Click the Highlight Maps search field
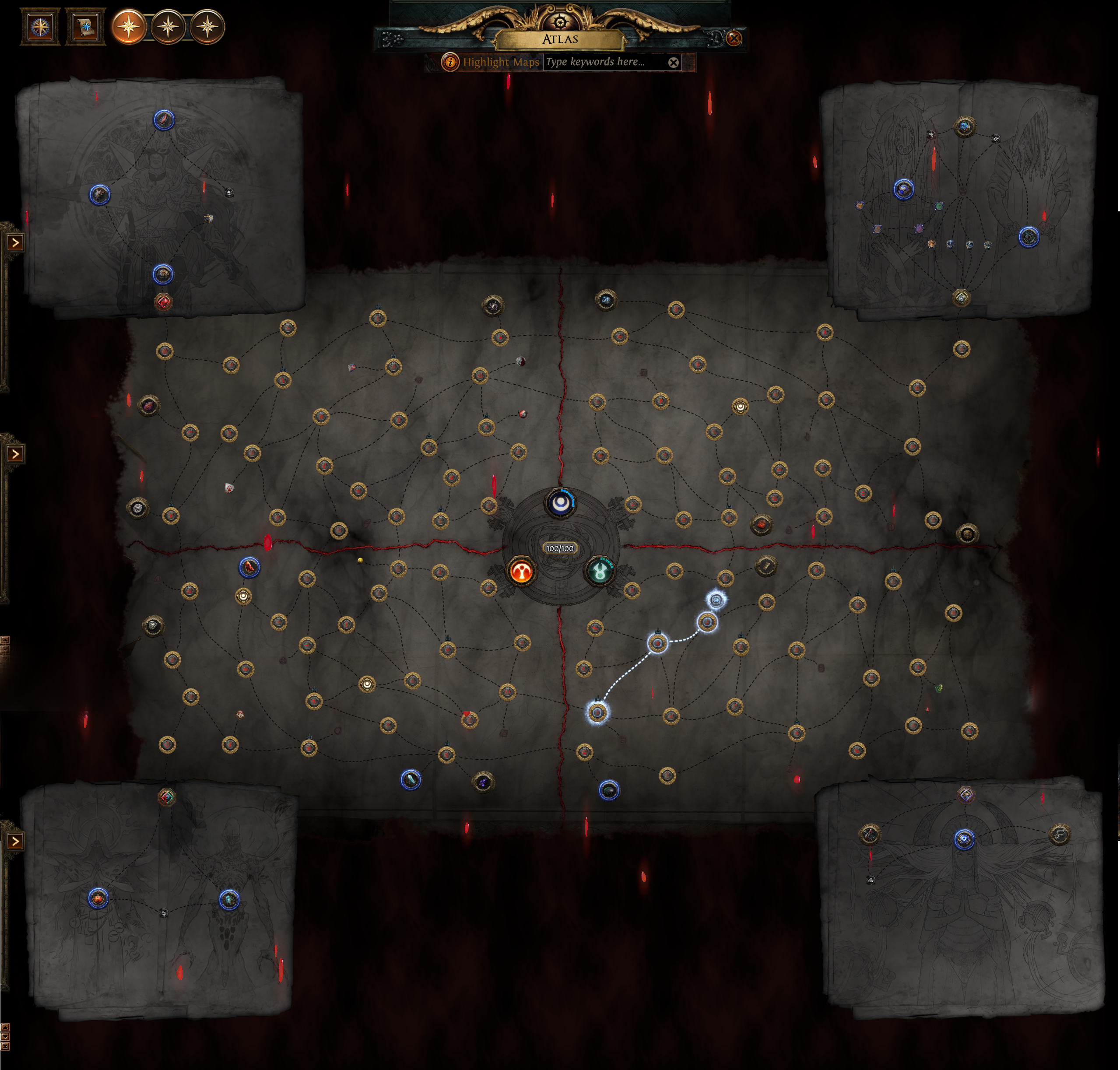 point(605,62)
